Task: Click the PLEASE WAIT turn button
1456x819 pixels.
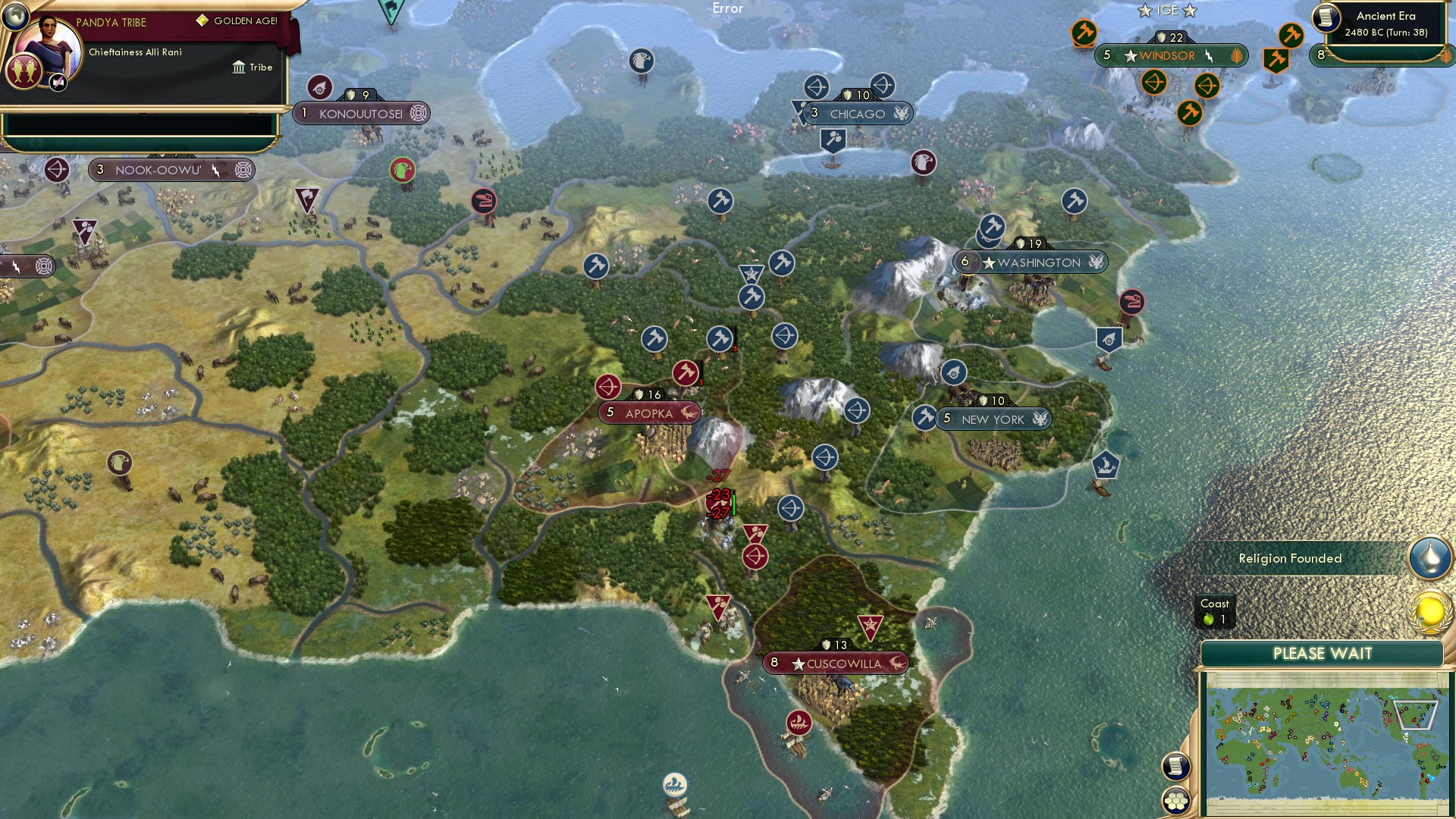Action: [x=1323, y=653]
